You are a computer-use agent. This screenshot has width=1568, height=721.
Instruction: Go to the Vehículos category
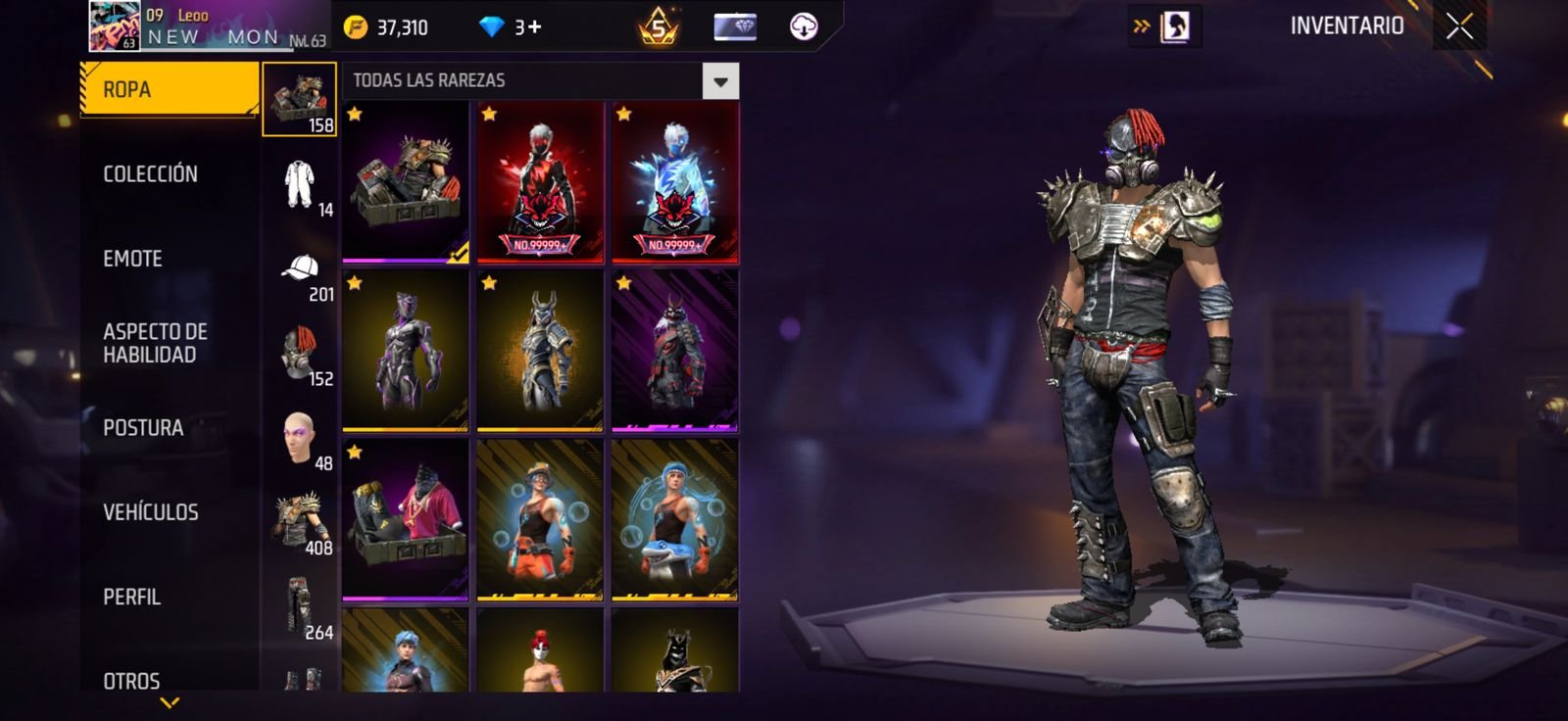pos(151,512)
